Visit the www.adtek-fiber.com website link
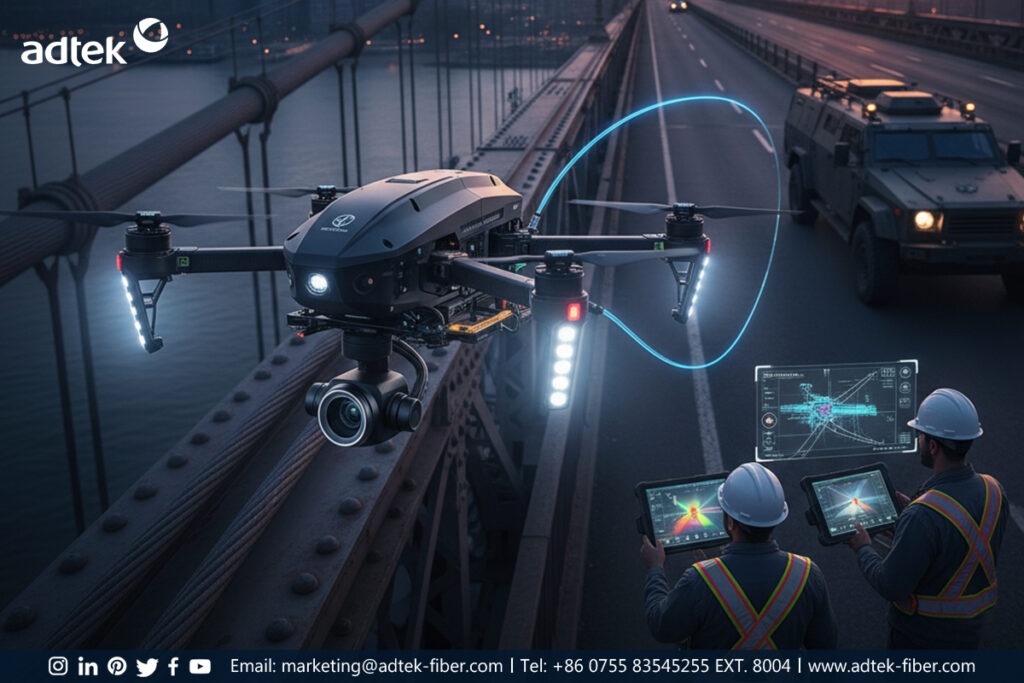Image resolution: width=1024 pixels, height=683 pixels. 891,666
